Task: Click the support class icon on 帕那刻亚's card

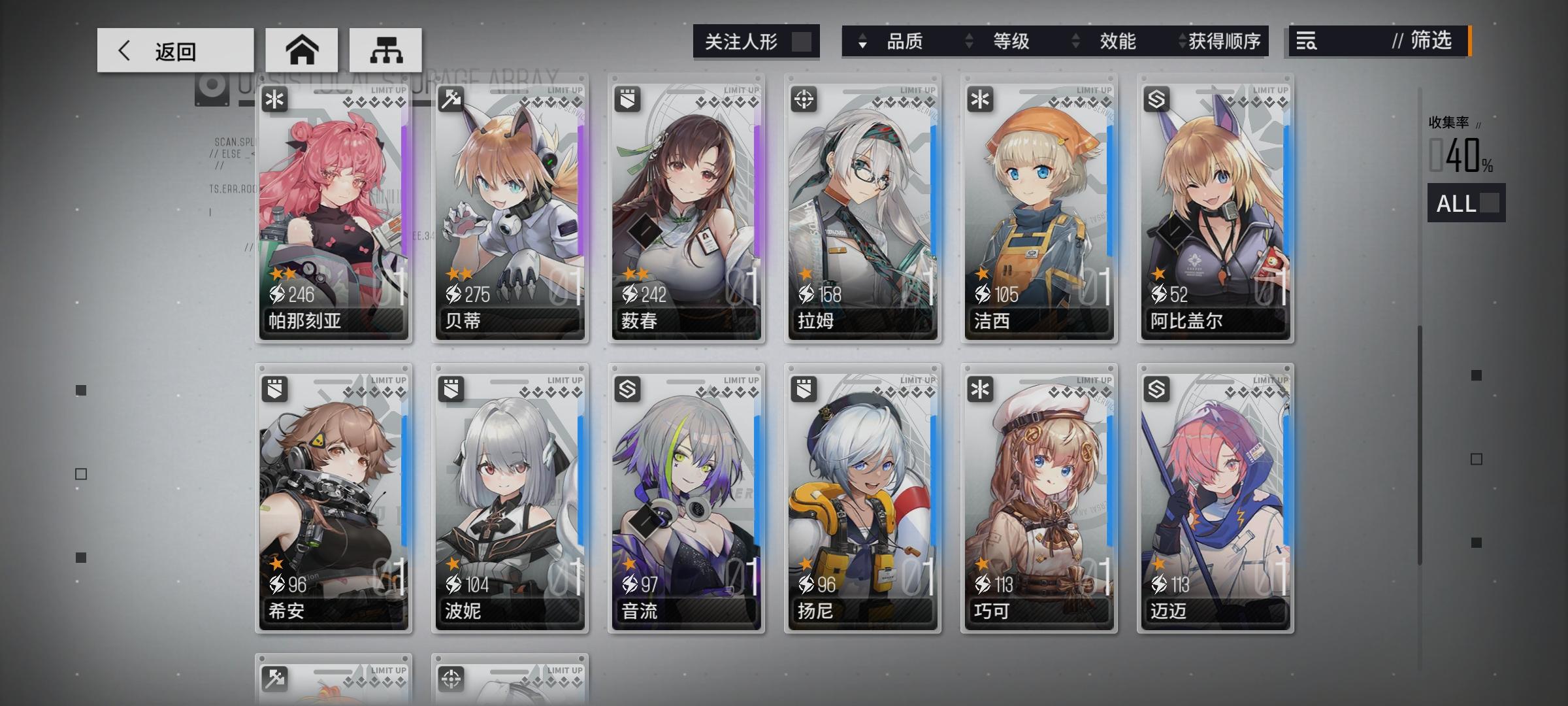Action: 274,99
